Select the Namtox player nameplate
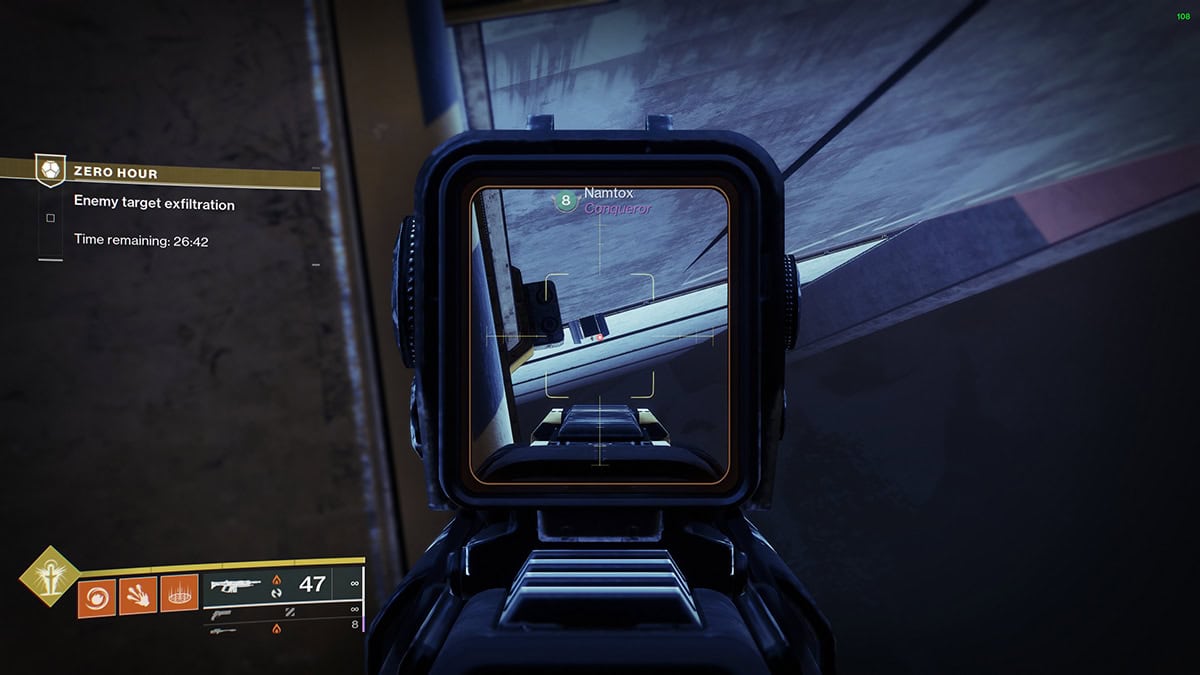Image resolution: width=1200 pixels, height=675 pixels. (608, 193)
